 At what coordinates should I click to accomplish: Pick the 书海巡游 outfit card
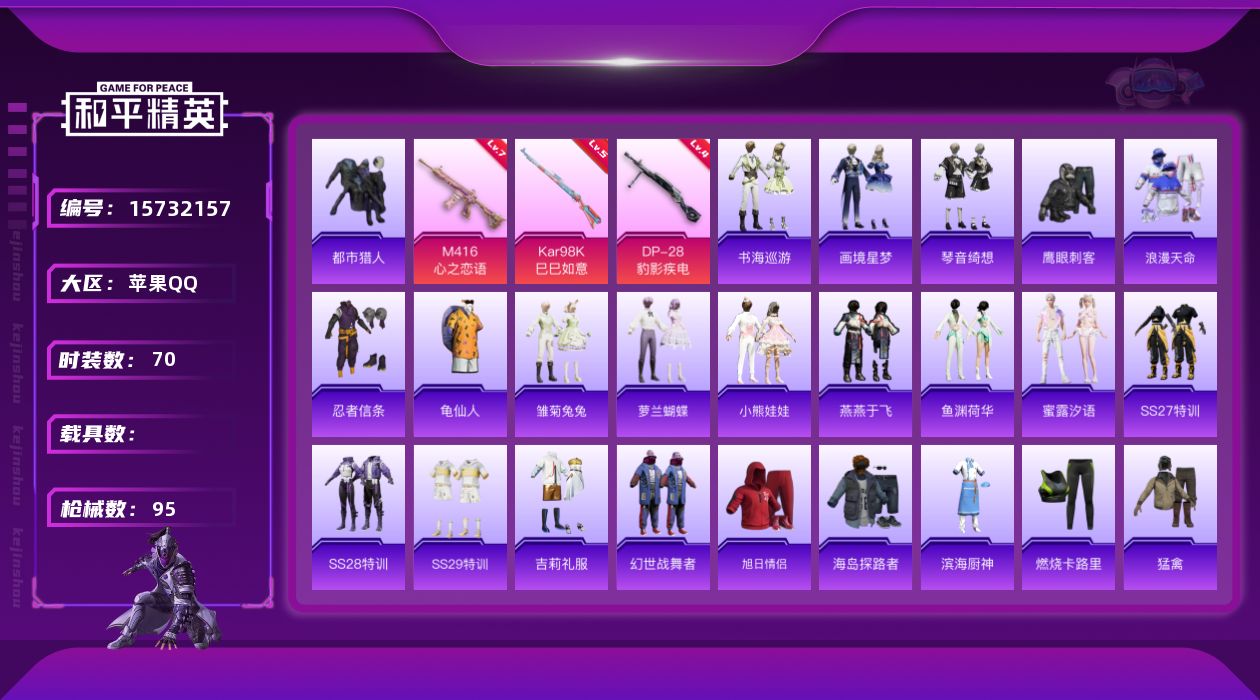click(764, 210)
